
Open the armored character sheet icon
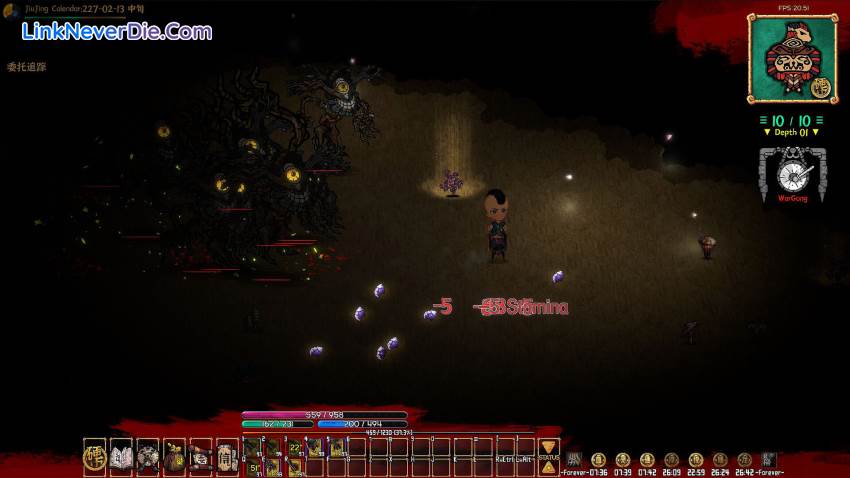tap(148, 455)
